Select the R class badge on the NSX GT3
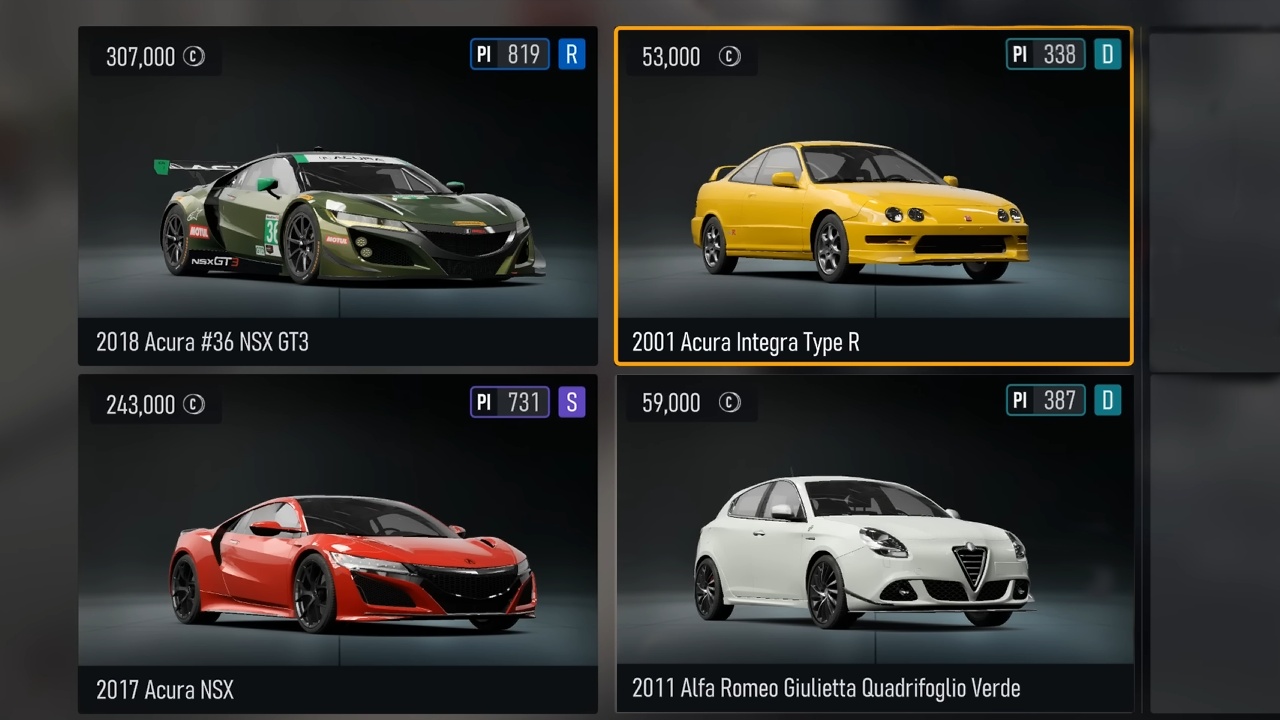The image size is (1280, 720). (571, 55)
